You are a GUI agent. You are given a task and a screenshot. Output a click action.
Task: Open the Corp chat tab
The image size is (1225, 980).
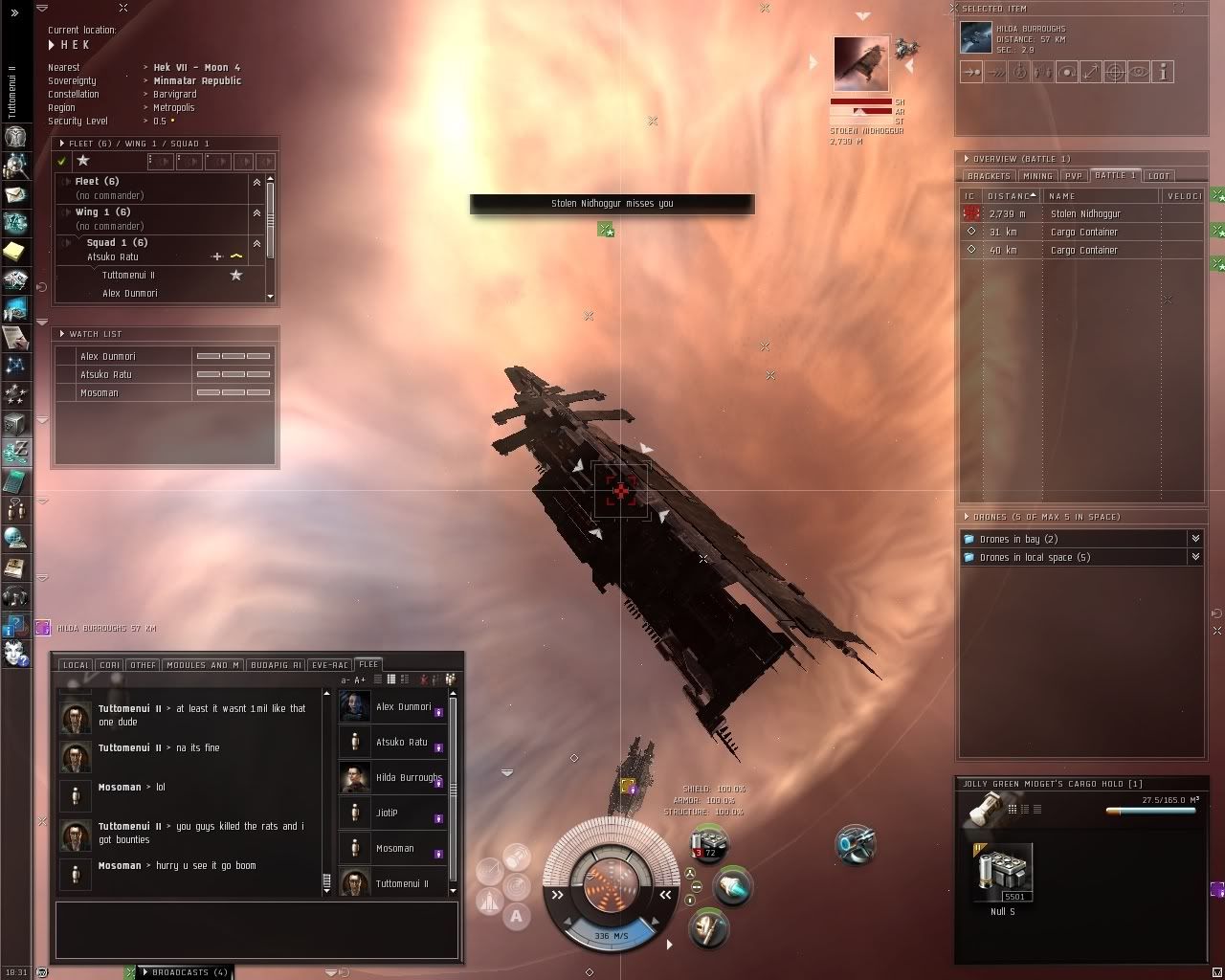(110, 665)
